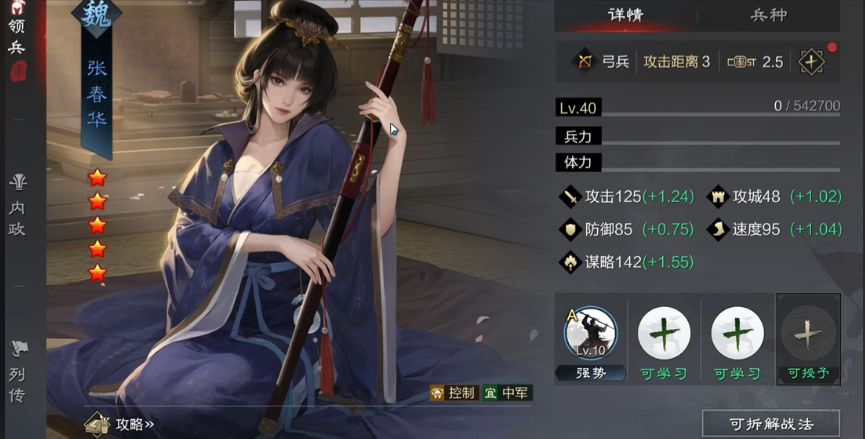Open the 攻略 strategy guide

tap(120, 424)
